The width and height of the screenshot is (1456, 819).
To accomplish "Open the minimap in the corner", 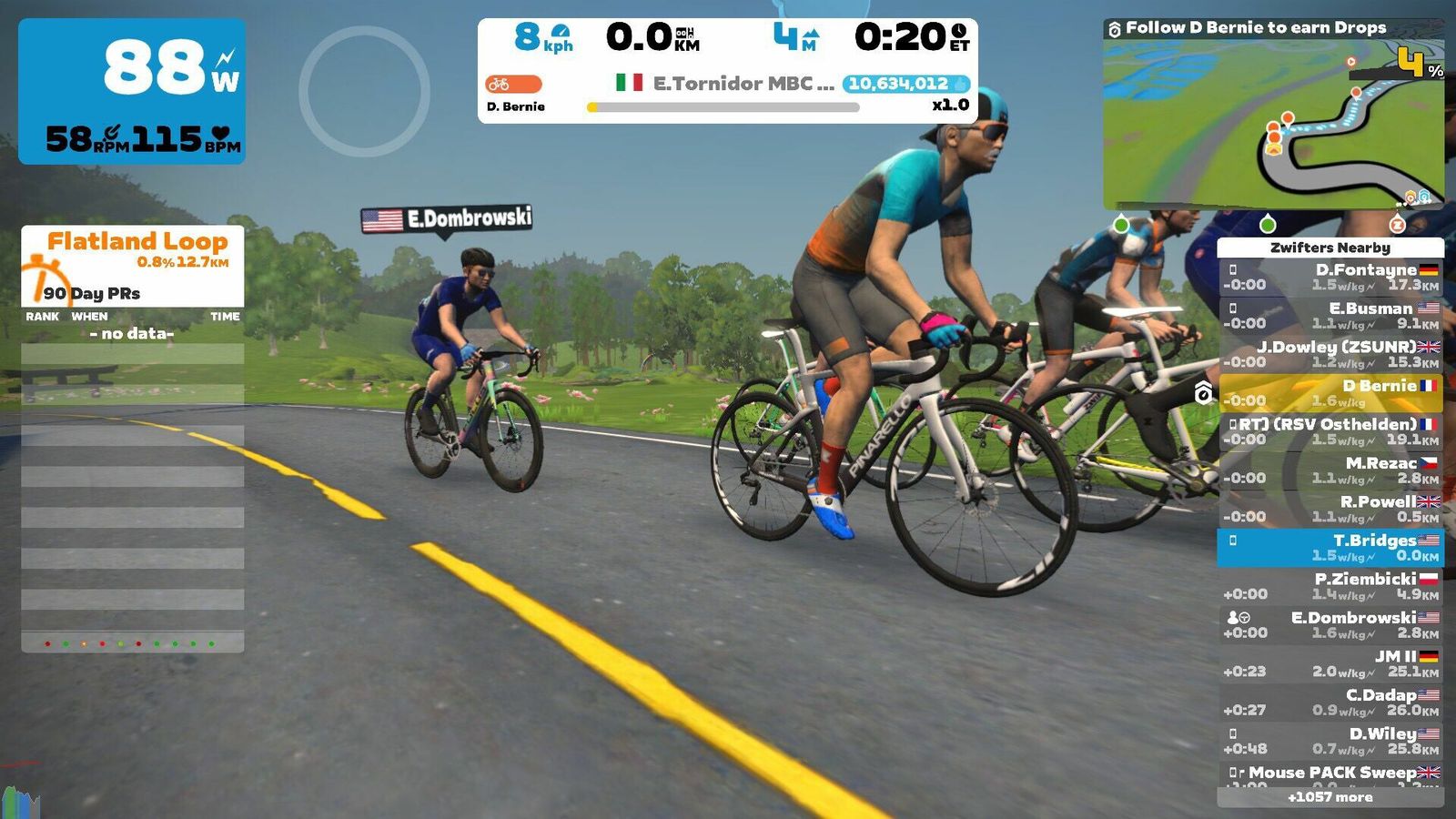I will [1273, 126].
